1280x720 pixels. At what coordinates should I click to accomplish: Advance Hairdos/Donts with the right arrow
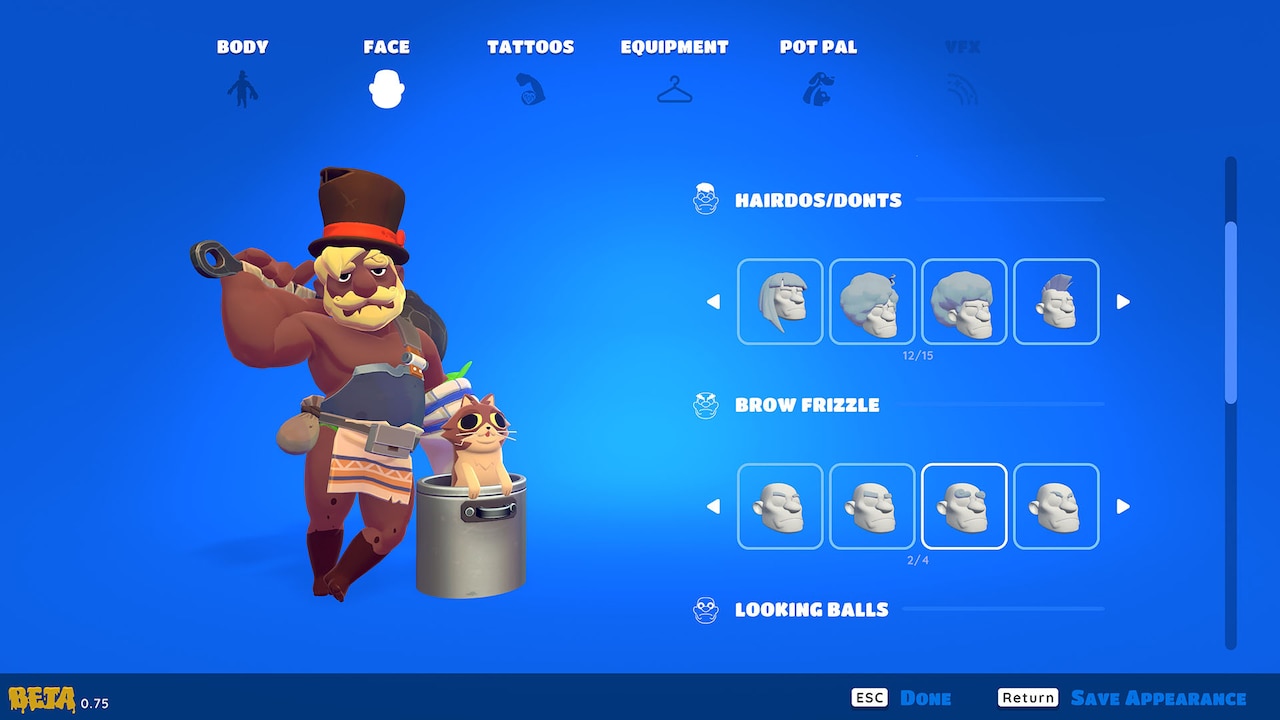tap(1123, 300)
